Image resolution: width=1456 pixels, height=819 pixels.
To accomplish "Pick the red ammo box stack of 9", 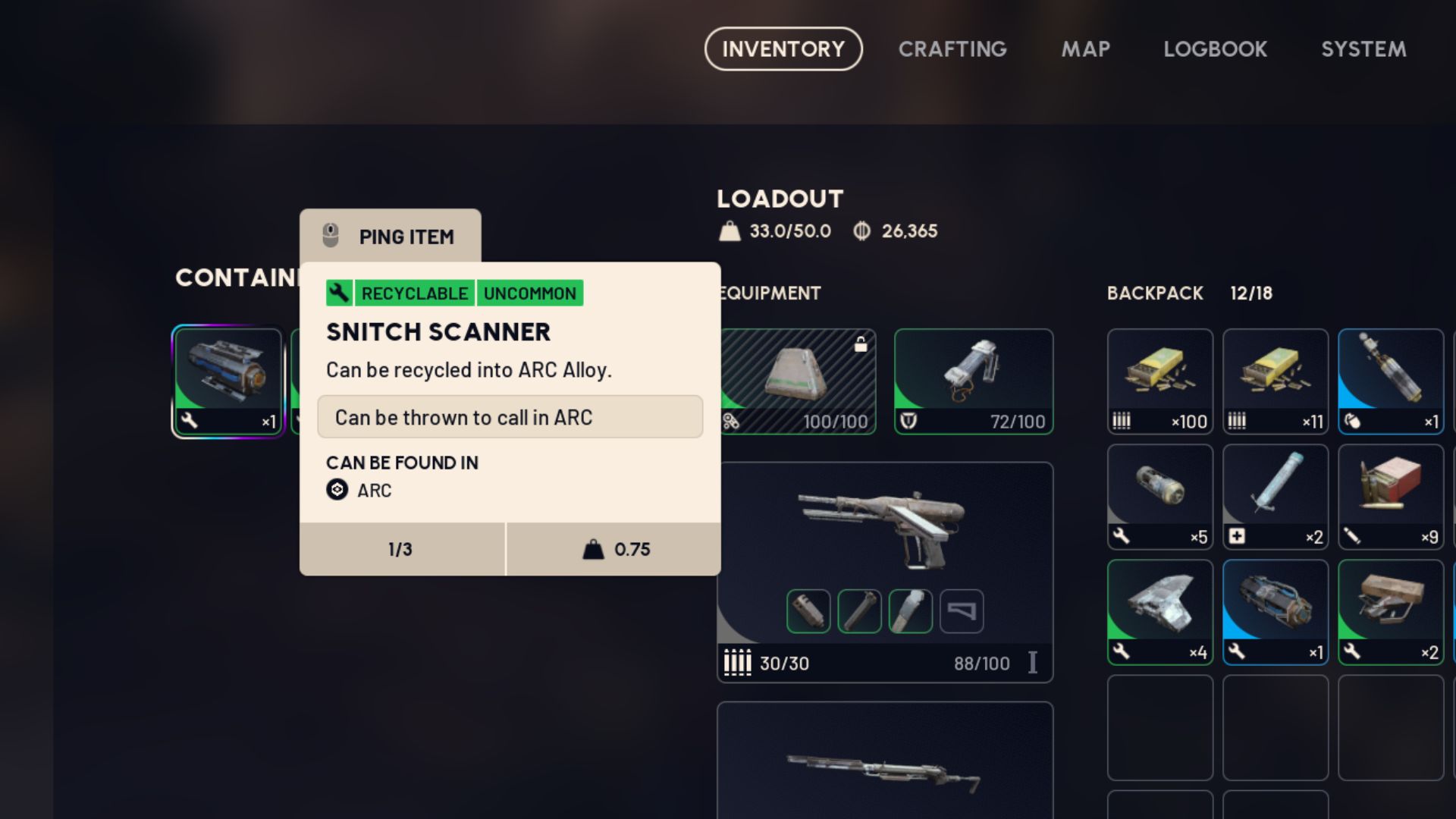I will point(1390,497).
